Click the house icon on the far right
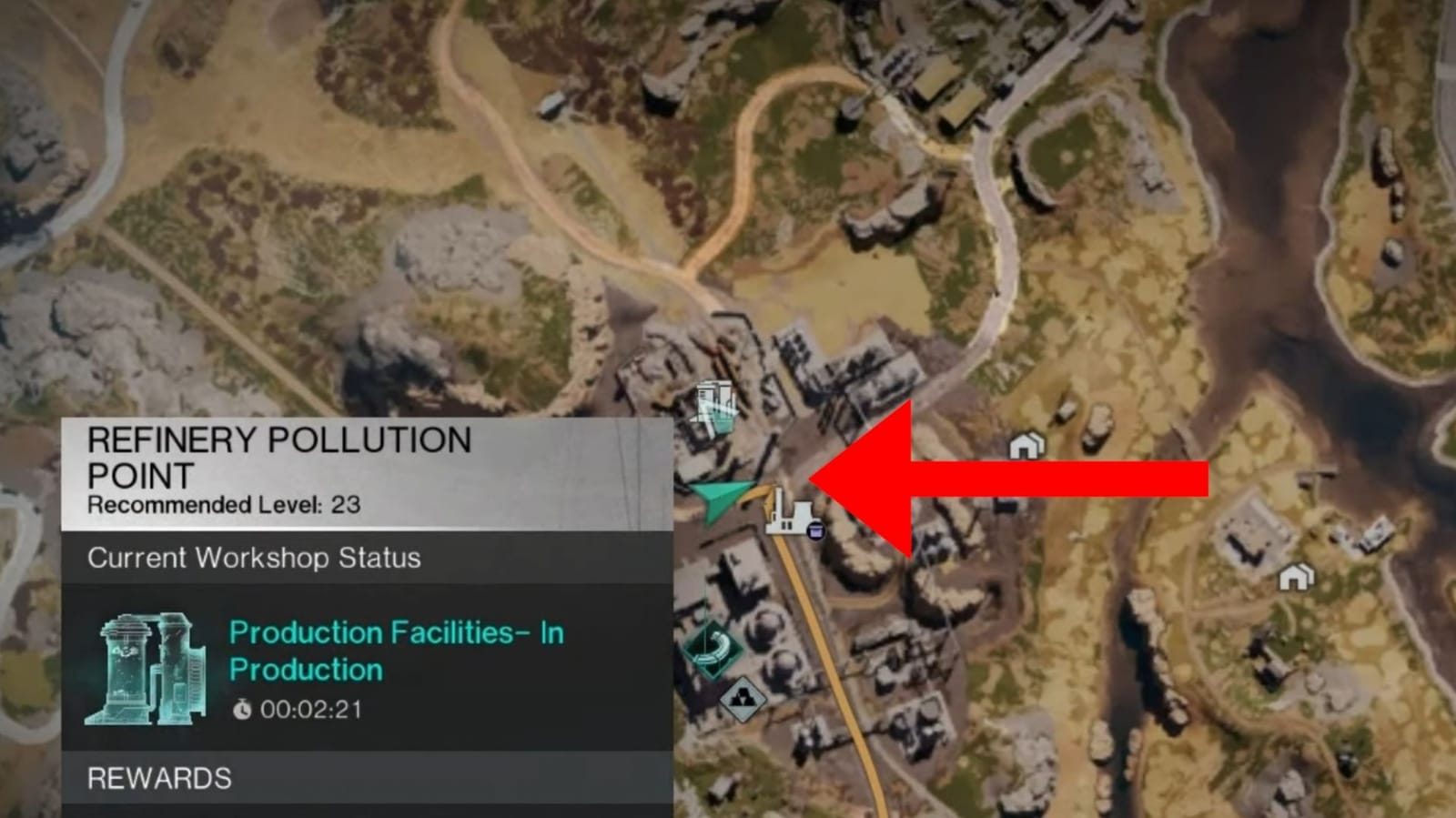Viewport: 1456px width, 818px height. point(1295,577)
